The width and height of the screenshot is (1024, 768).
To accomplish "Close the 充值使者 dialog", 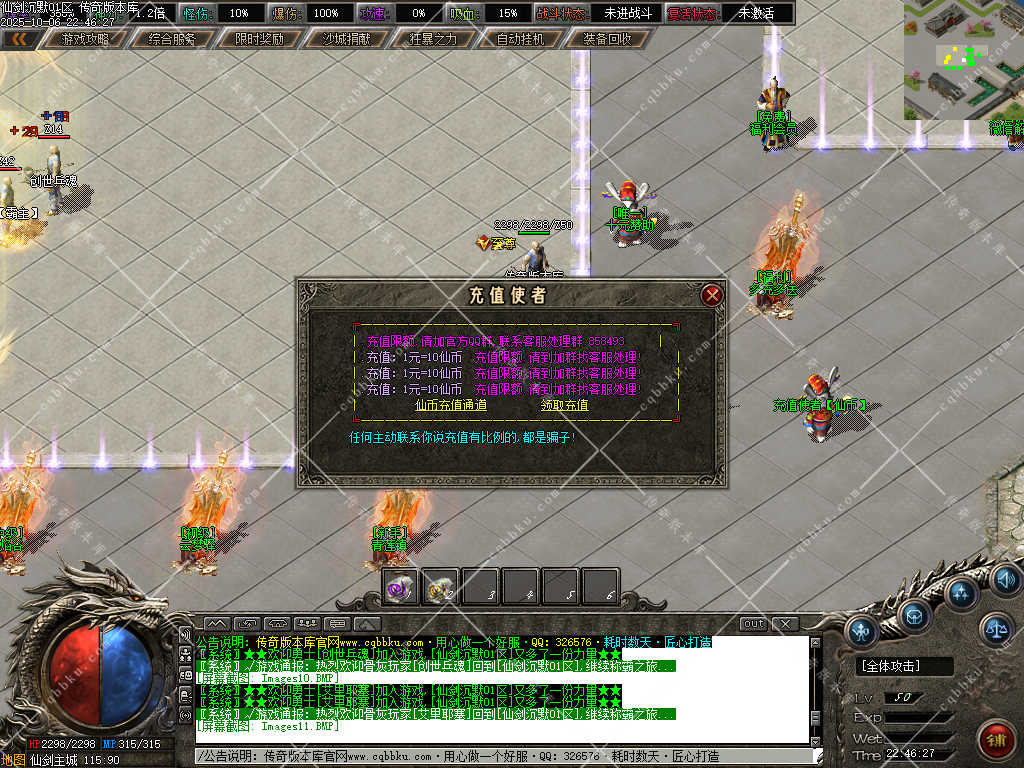I will pyautogui.click(x=712, y=295).
